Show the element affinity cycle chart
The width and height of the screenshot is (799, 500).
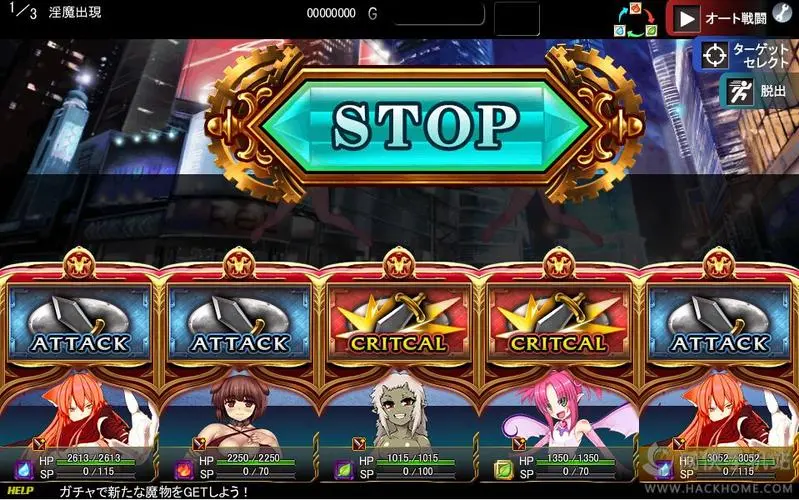click(634, 18)
